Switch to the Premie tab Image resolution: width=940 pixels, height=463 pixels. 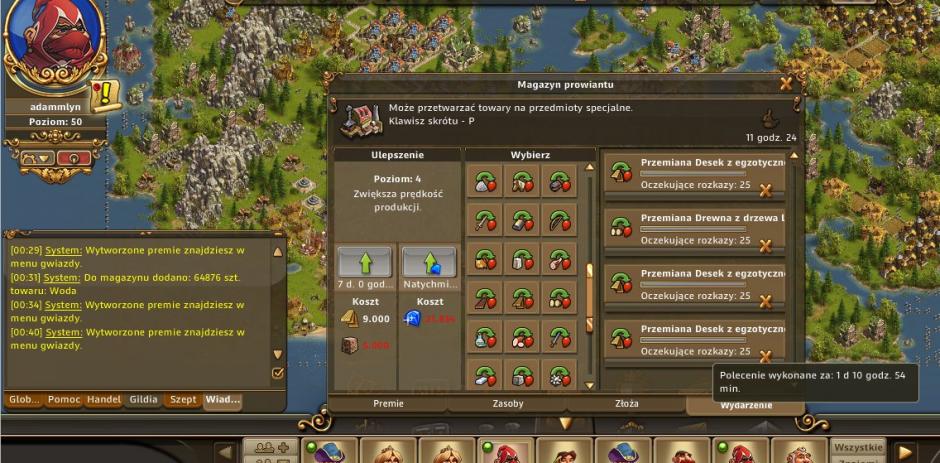click(388, 404)
